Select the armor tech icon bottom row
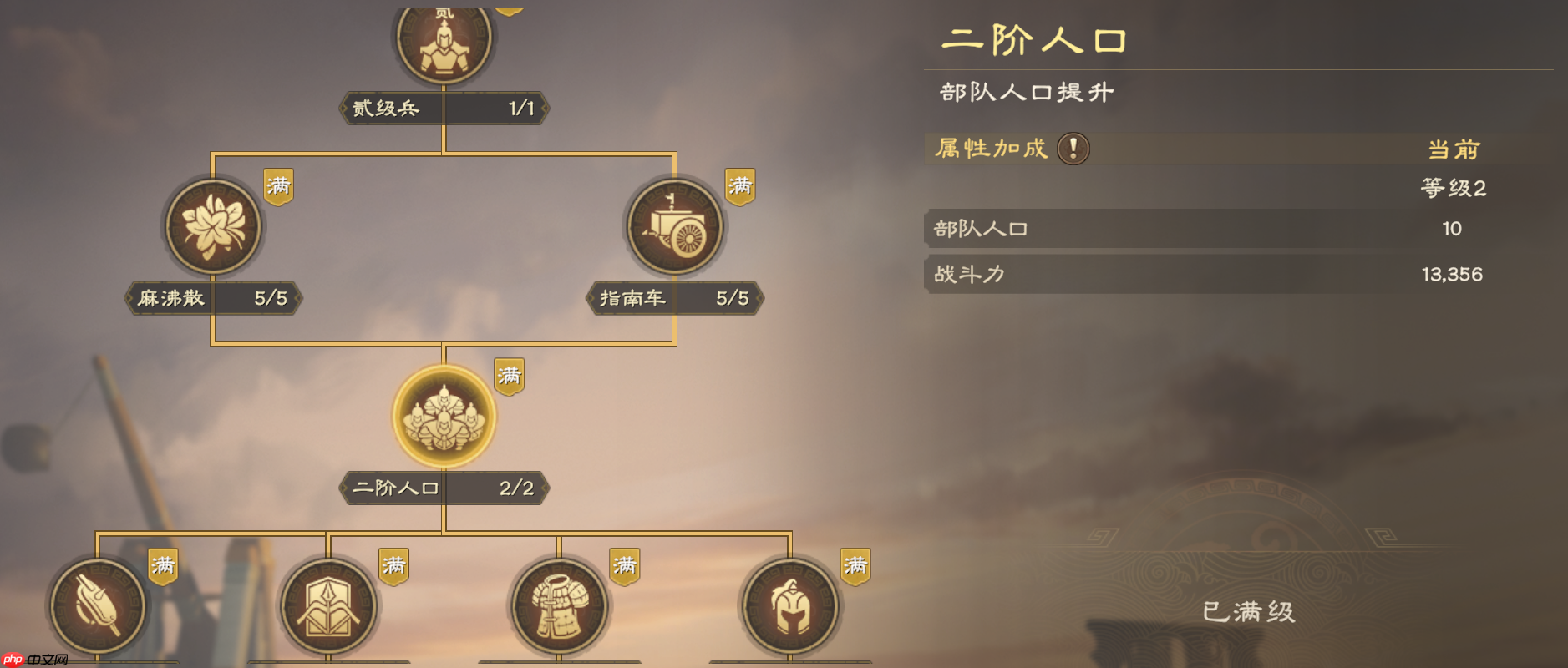1568x668 pixels. pyautogui.click(x=558, y=607)
